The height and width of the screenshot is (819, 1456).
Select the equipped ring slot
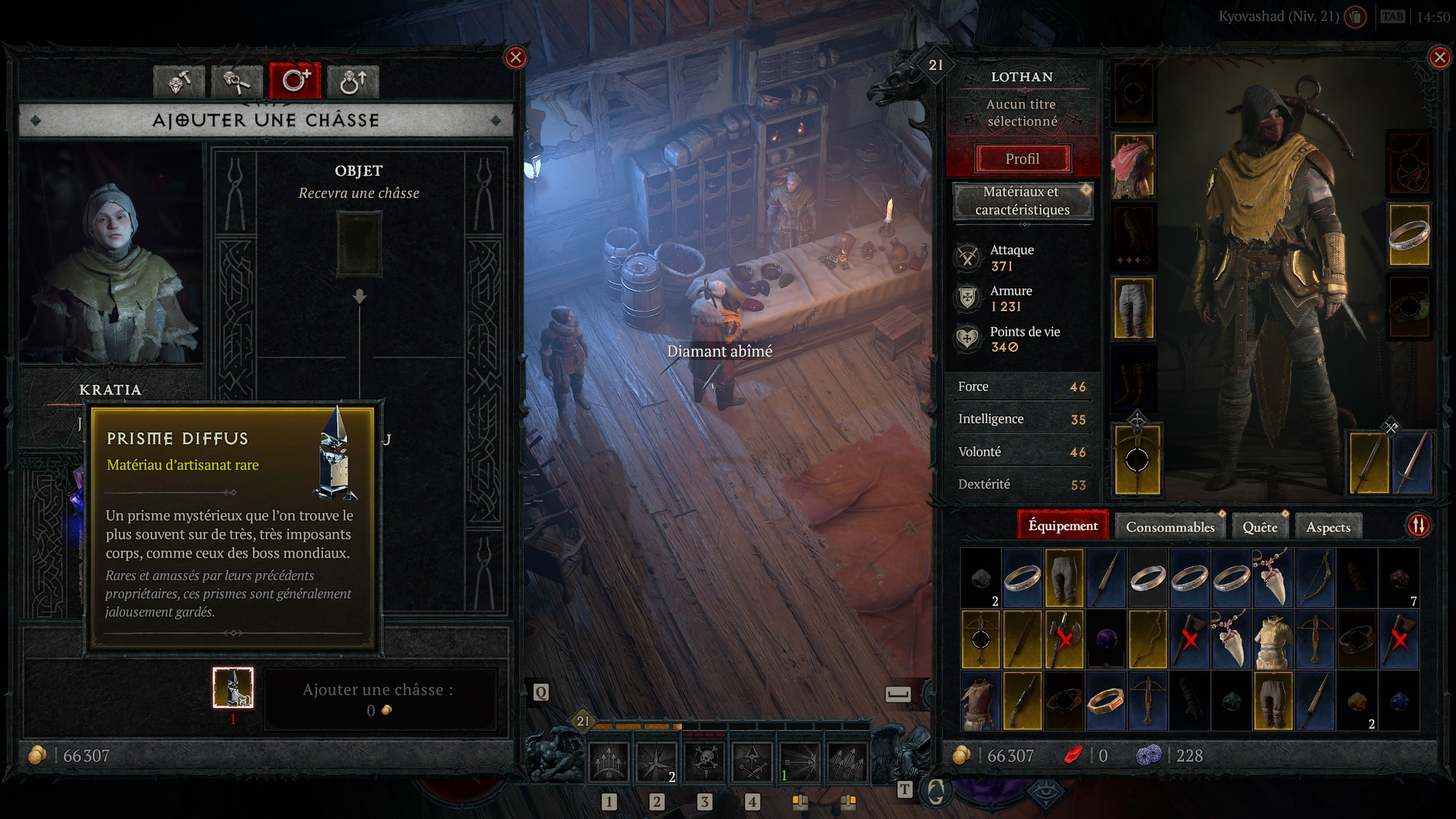tap(1409, 235)
